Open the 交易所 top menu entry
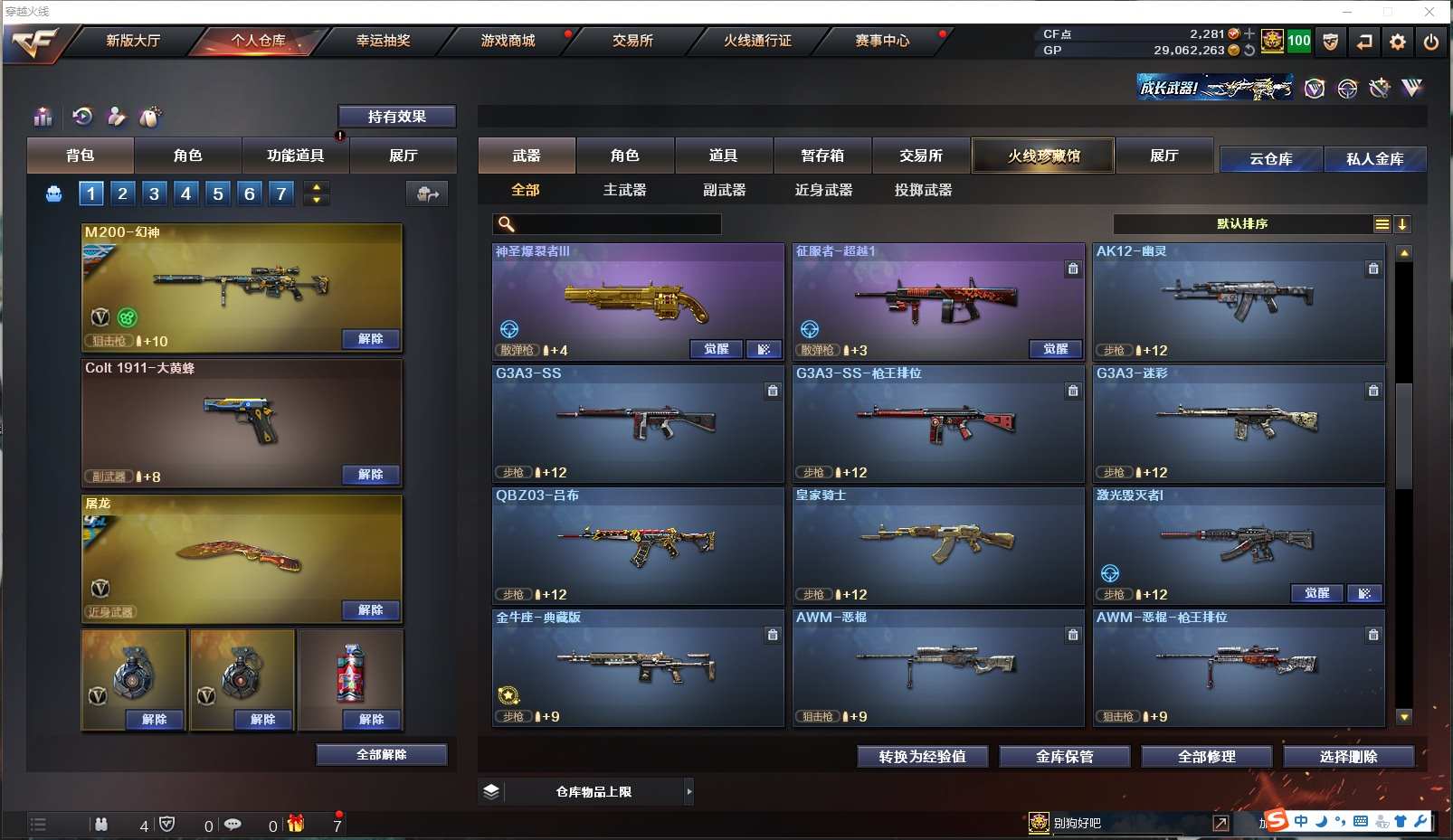This screenshot has width=1453, height=840. tap(632, 41)
